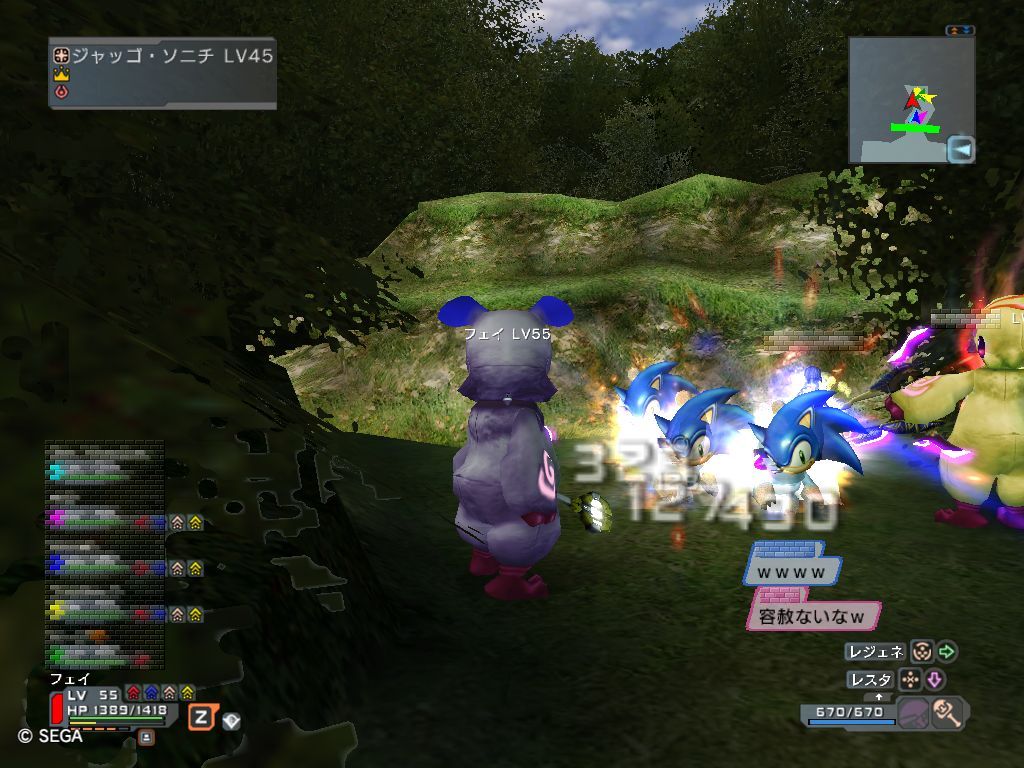
Task: Open the orange Z chat icon
Action: coord(201,717)
